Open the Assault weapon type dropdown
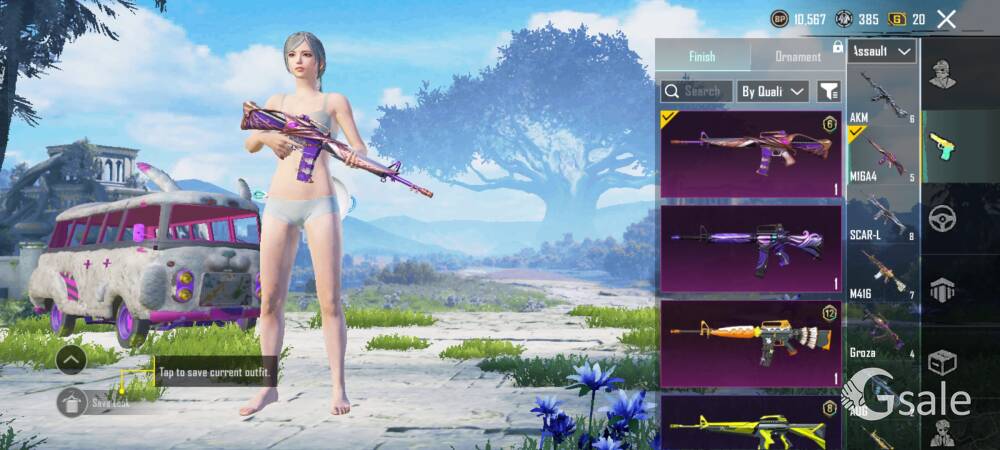 (x=882, y=51)
